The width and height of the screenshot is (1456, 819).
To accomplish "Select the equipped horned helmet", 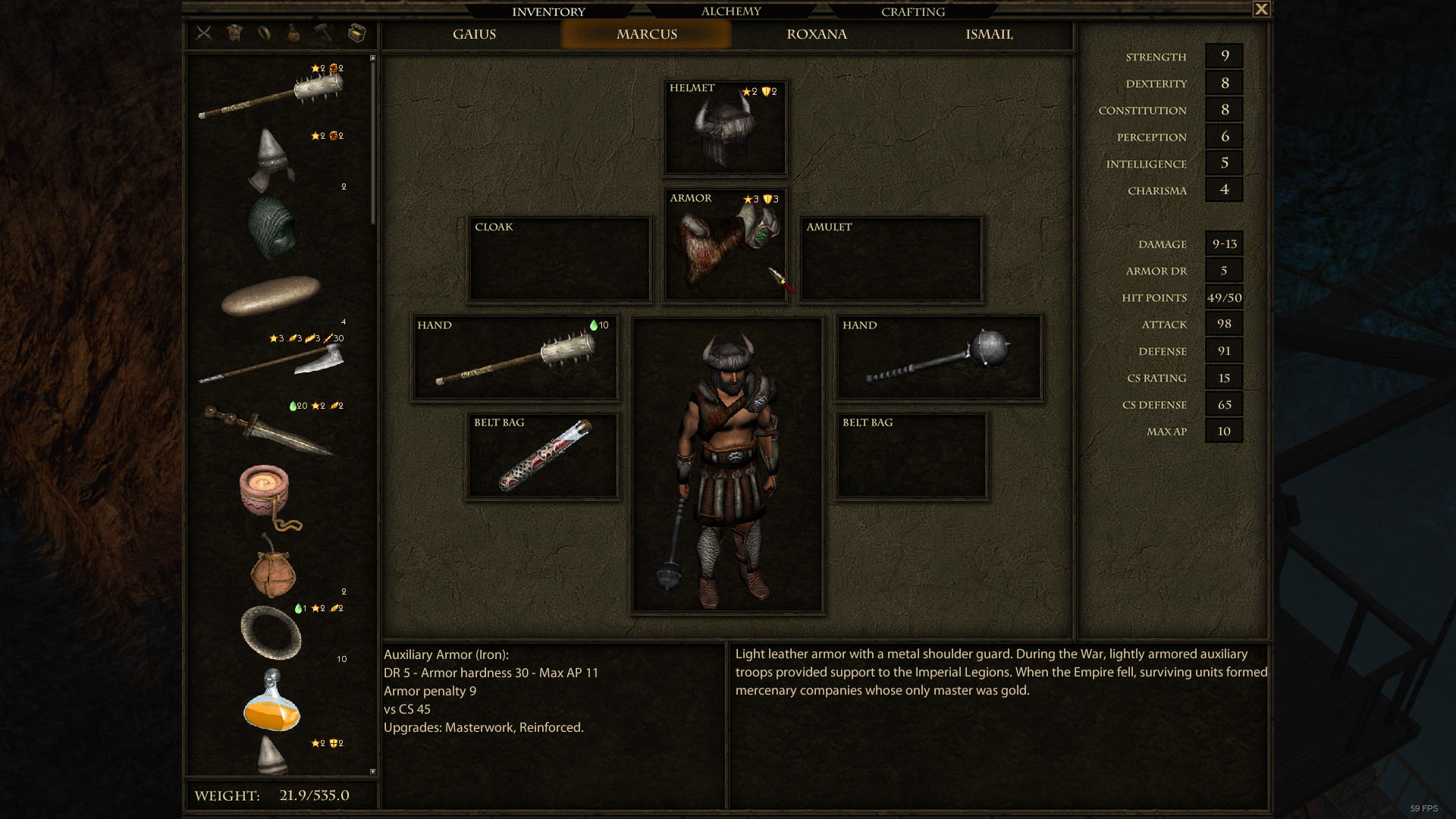I will (724, 127).
